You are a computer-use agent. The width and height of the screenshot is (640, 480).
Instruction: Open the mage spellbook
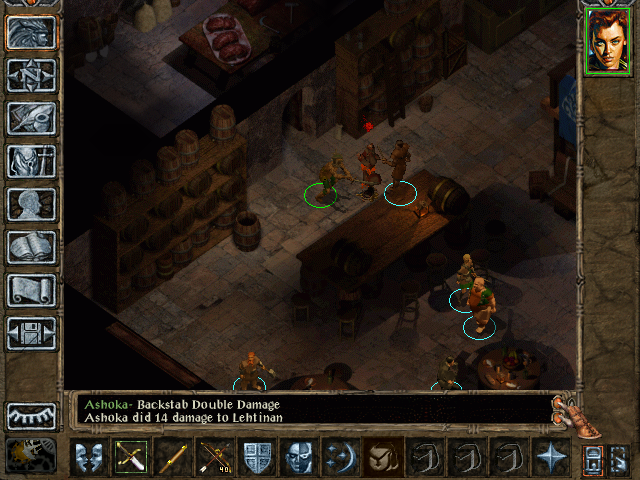click(x=32, y=247)
